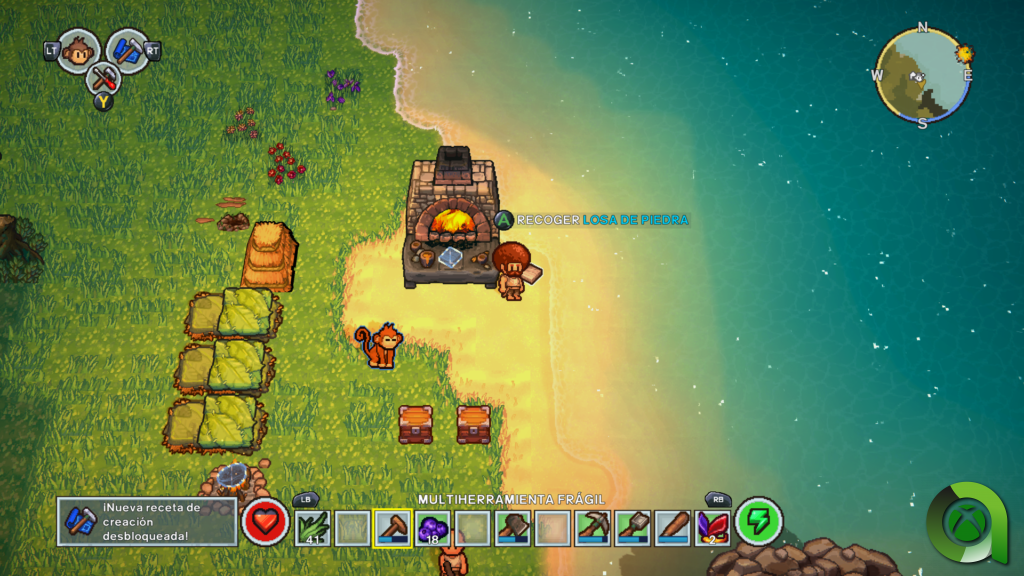Equip the wooden club from the hotbar

tap(672, 527)
